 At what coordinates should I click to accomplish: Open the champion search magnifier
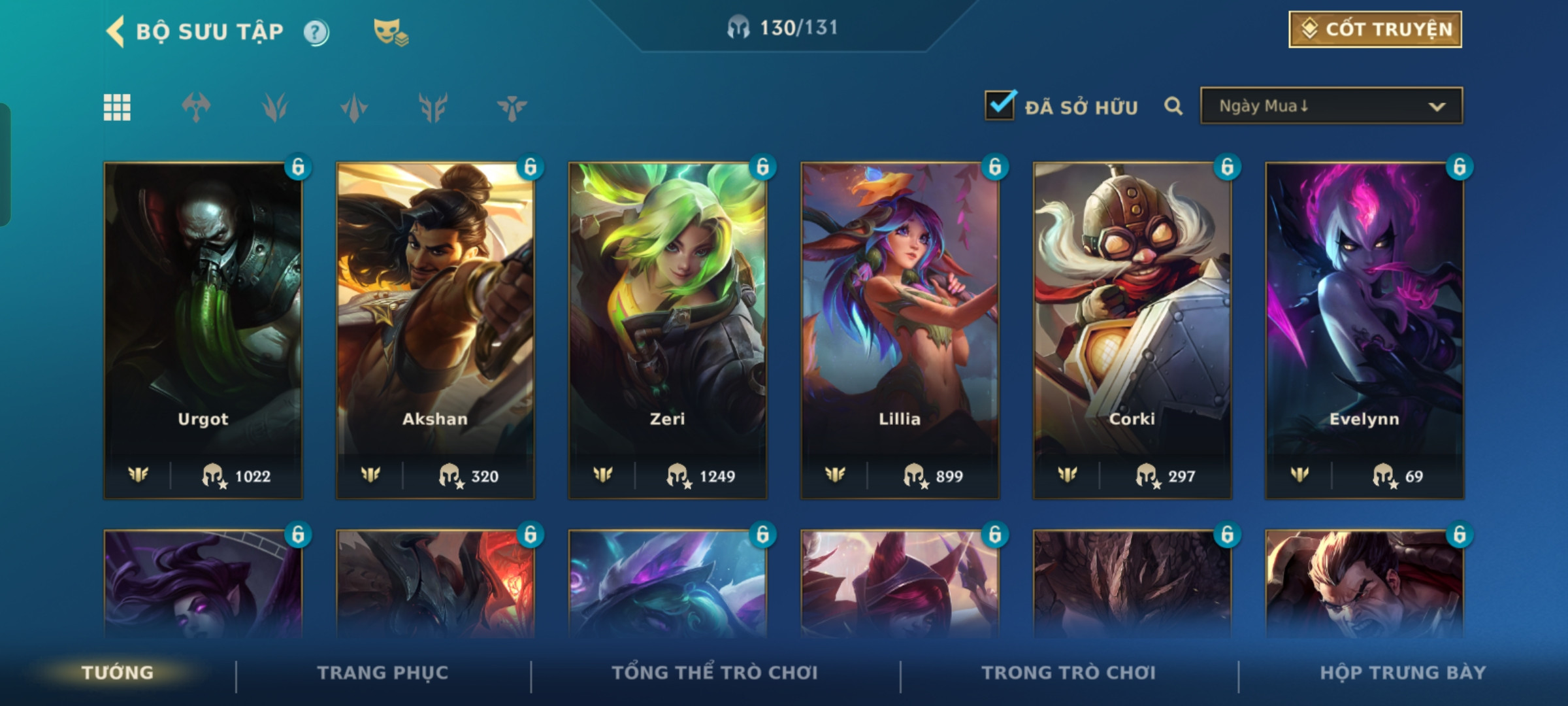pos(1173,106)
